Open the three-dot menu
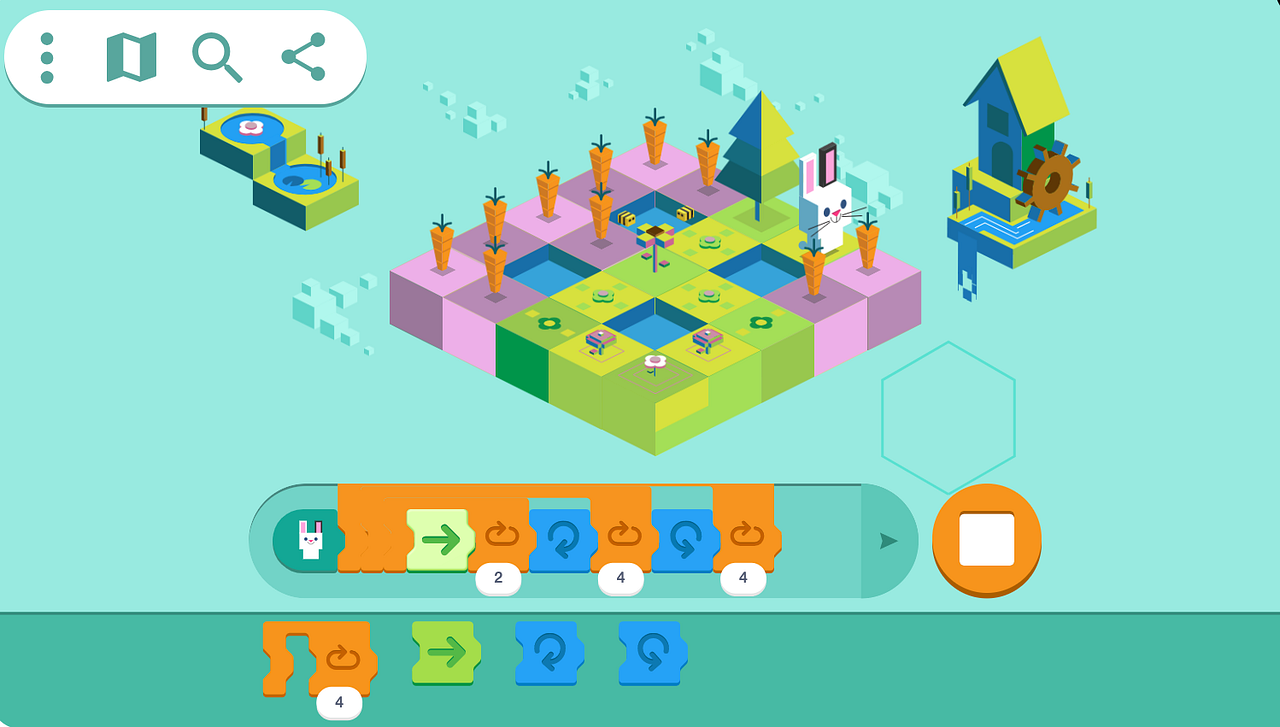 click(45, 57)
